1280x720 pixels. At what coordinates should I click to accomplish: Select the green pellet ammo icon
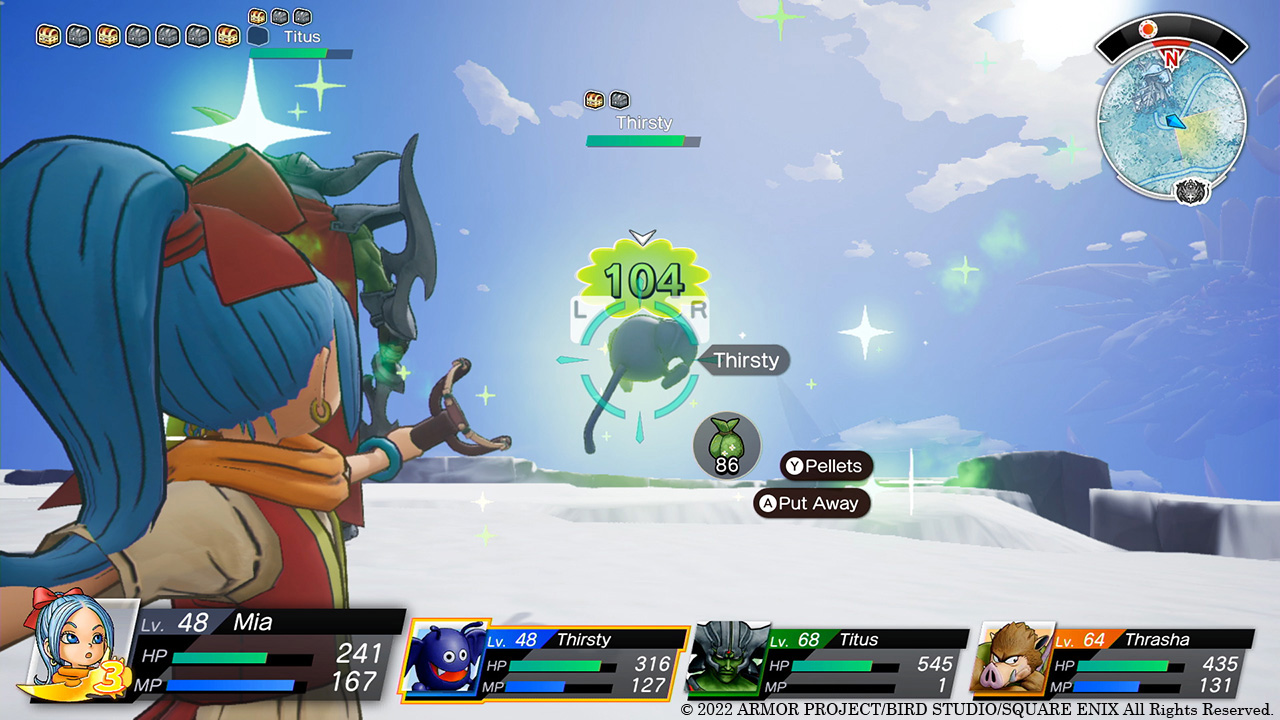click(x=727, y=445)
